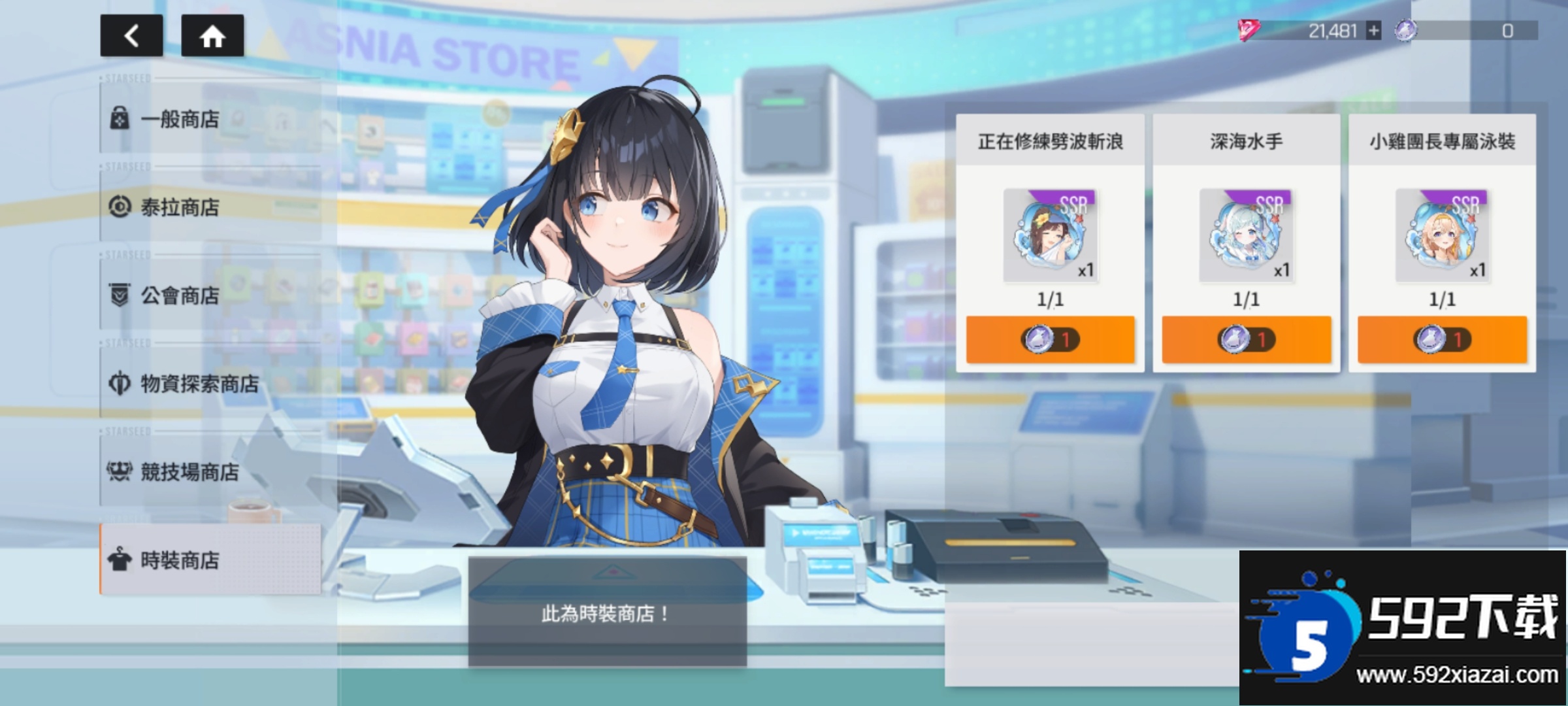Purchase the 深海水手 costume for 1 token
This screenshot has width=1568, height=706.
pos(1246,340)
